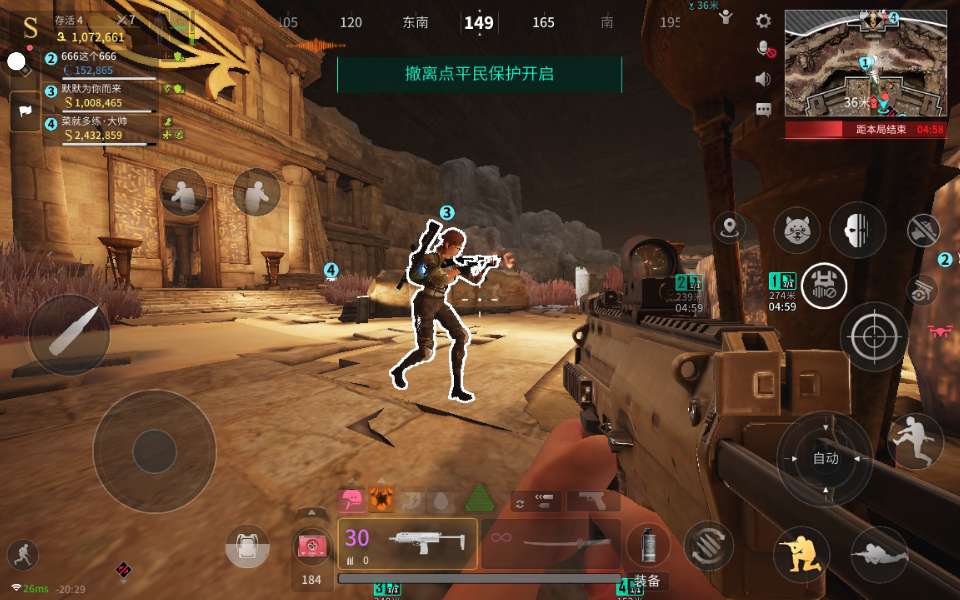
Task: Toggle the muted microphone icon
Action: [x=764, y=48]
